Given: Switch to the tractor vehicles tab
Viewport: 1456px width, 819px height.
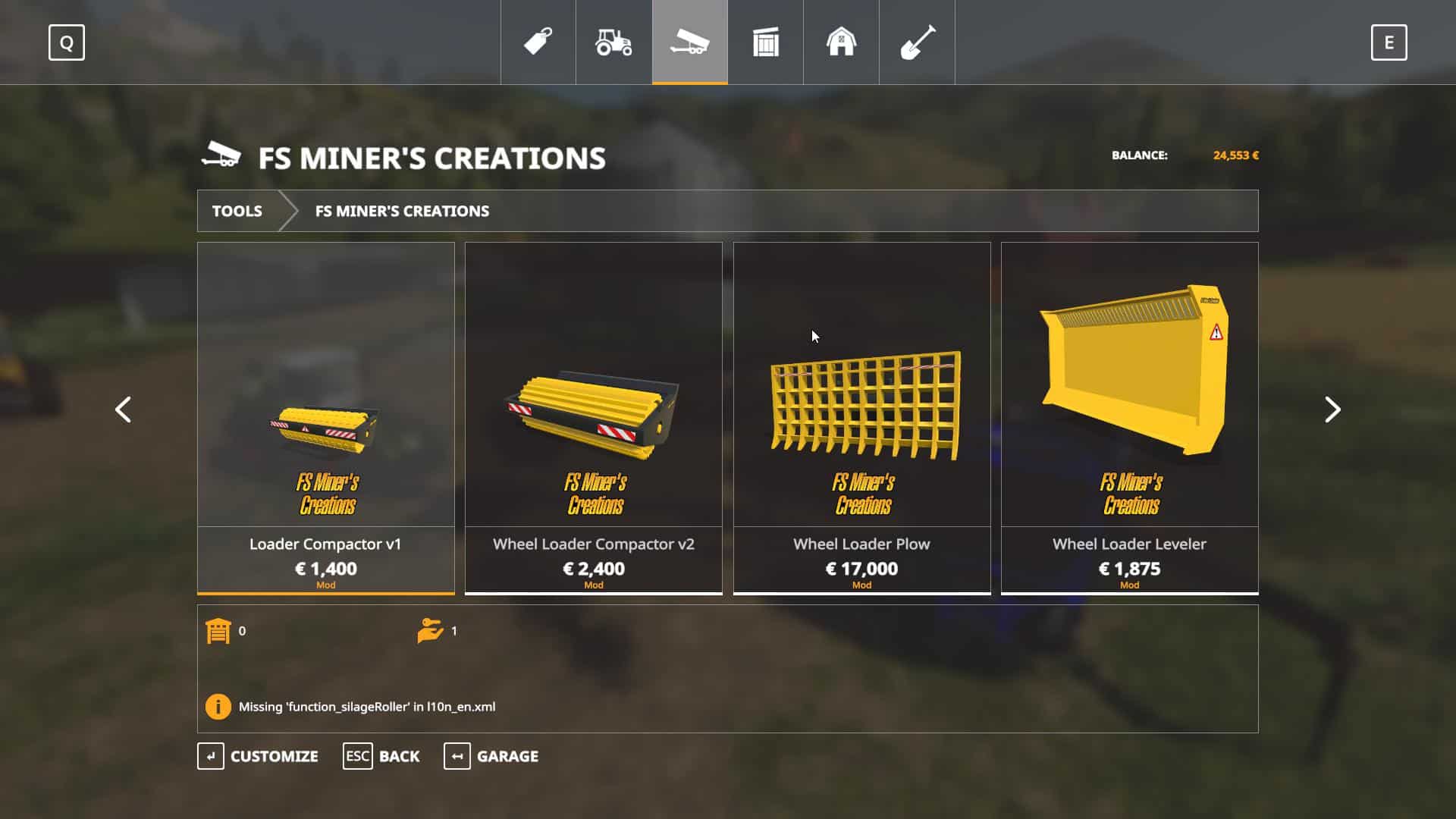Looking at the screenshot, I should click(x=614, y=42).
